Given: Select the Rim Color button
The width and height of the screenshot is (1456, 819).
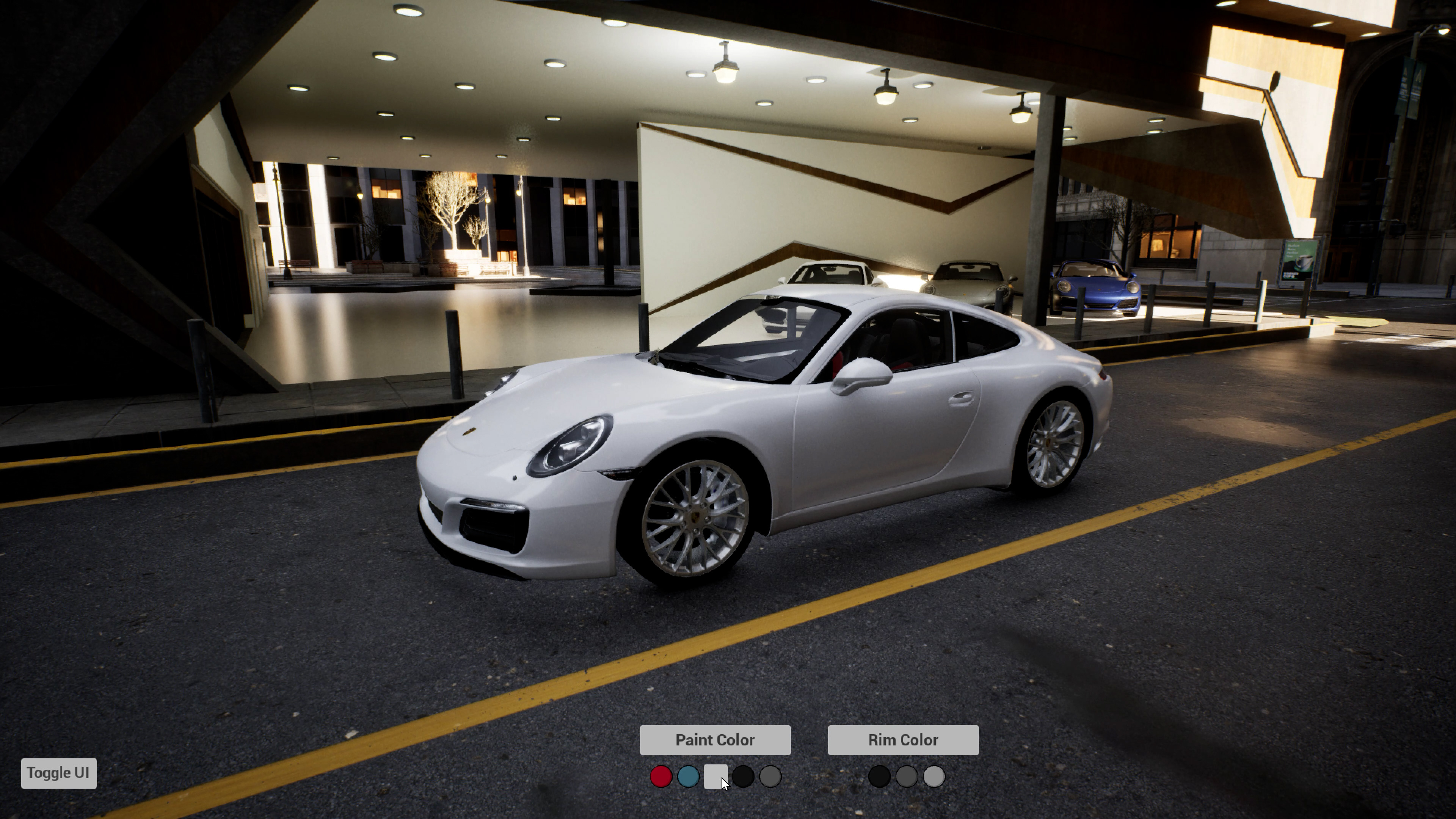Looking at the screenshot, I should coord(903,740).
